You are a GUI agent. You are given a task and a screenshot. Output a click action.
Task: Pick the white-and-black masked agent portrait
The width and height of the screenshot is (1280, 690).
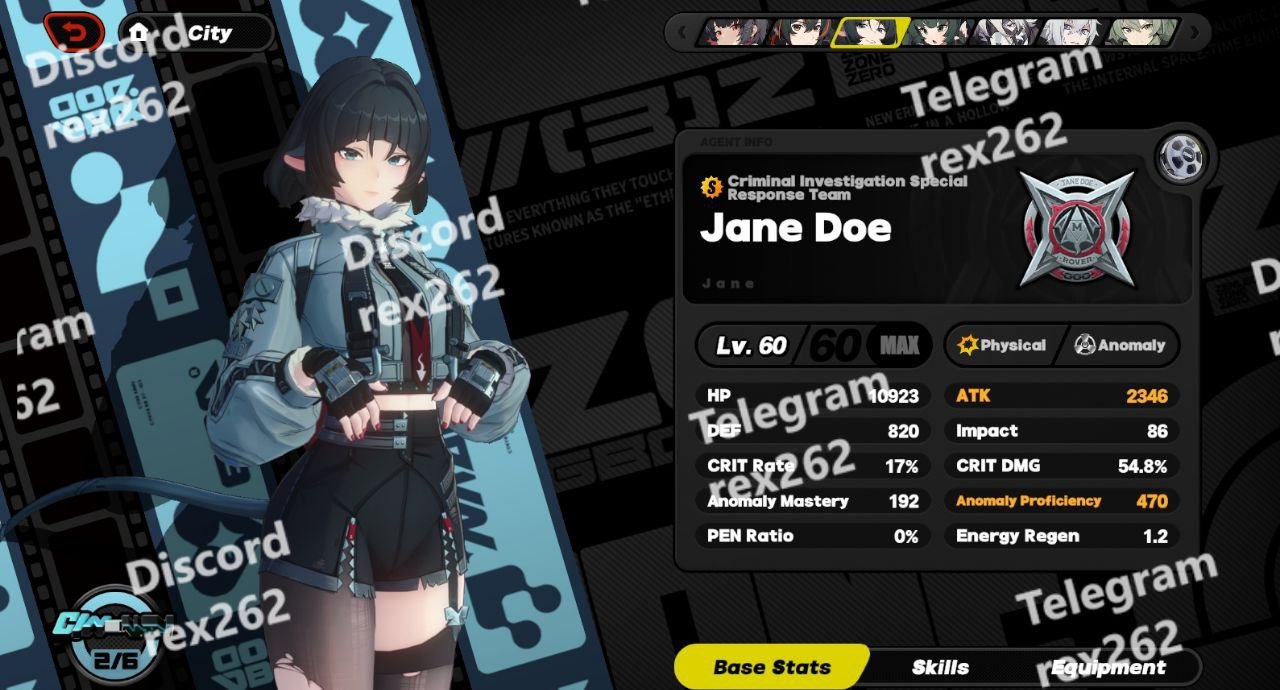pyautogui.click(x=1003, y=32)
